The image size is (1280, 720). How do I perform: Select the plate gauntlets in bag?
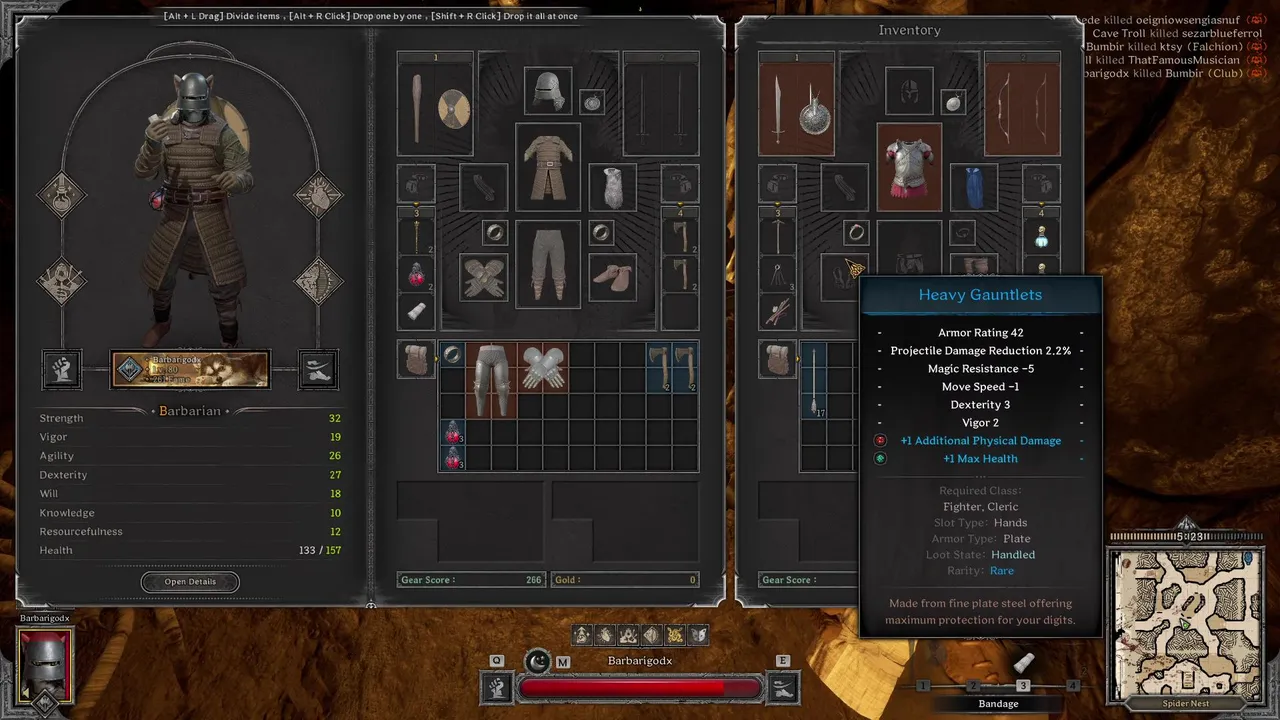point(543,368)
